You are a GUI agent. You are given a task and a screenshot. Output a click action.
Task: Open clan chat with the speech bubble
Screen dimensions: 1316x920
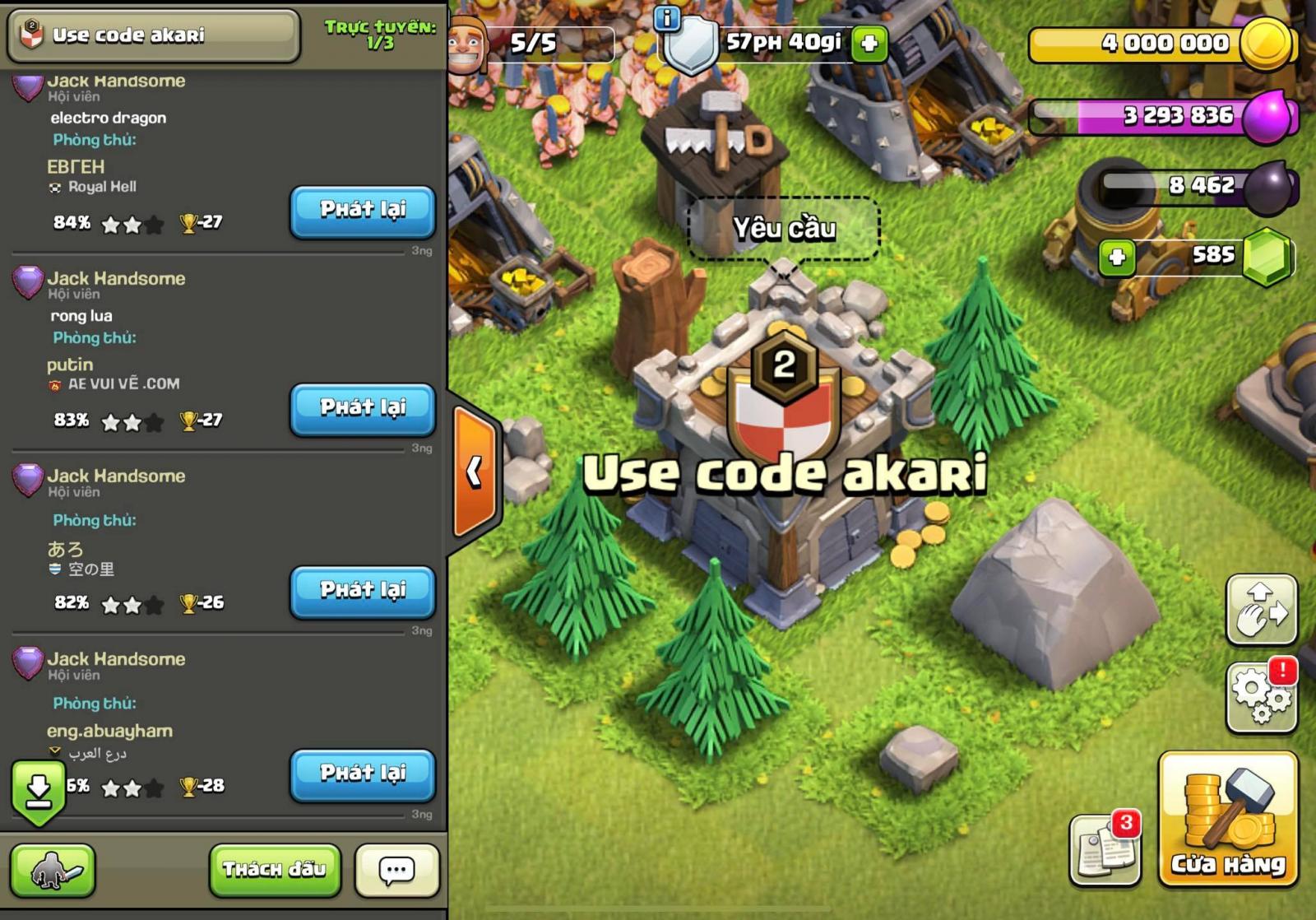click(396, 868)
